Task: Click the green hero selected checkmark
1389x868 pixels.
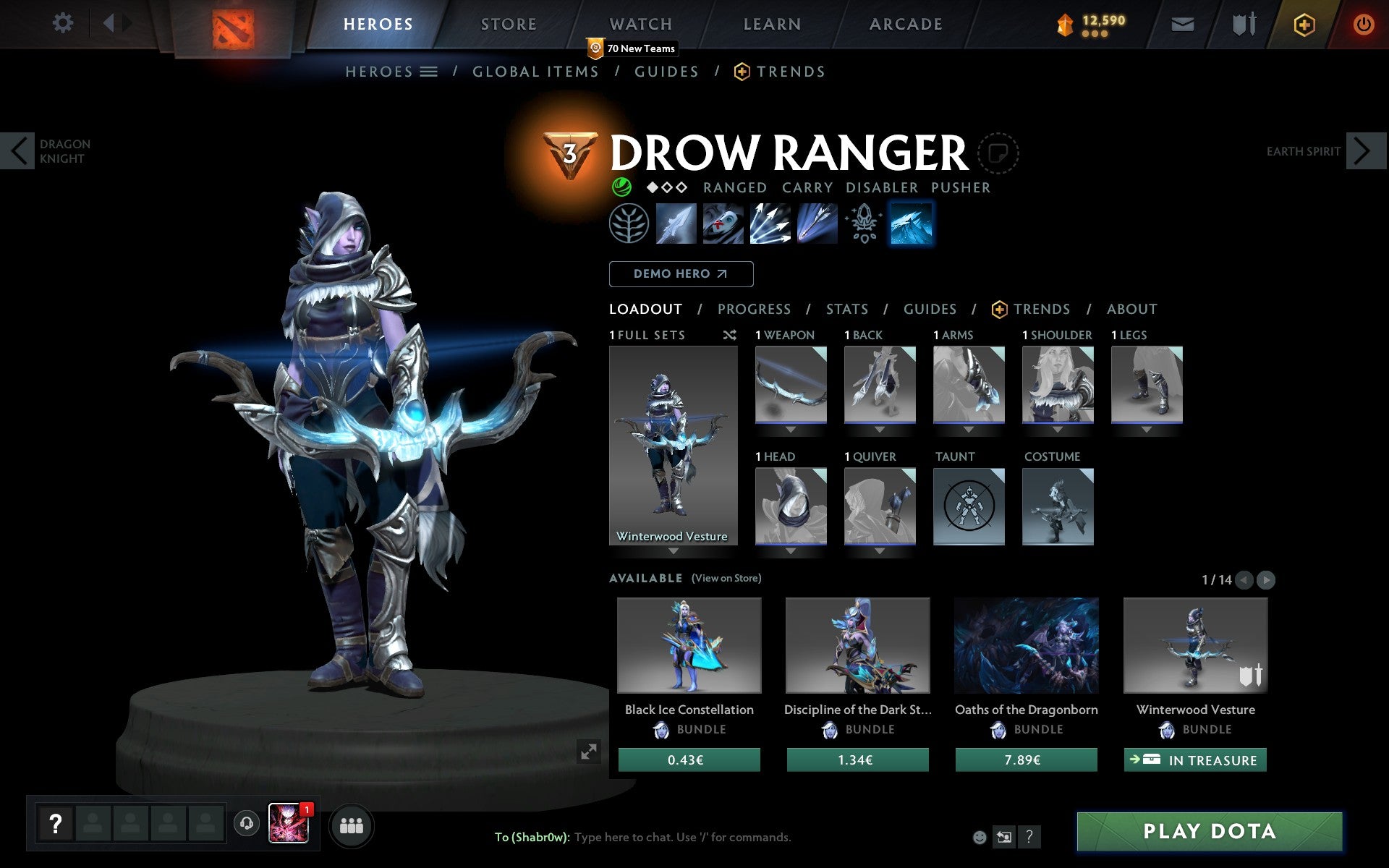Action: pos(621,187)
